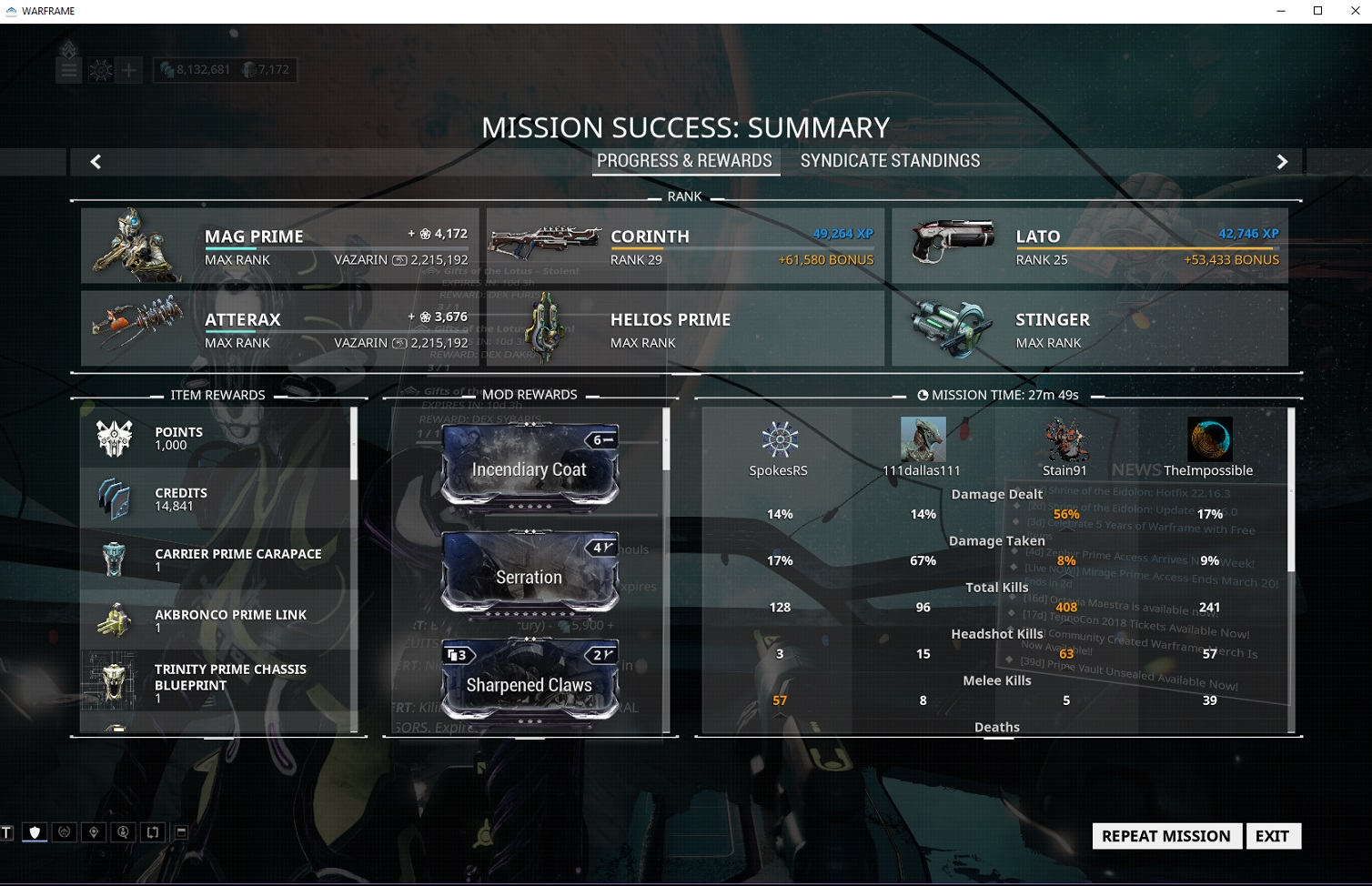Exit the mission summary screen
The image size is (1372, 886).
(1272, 836)
